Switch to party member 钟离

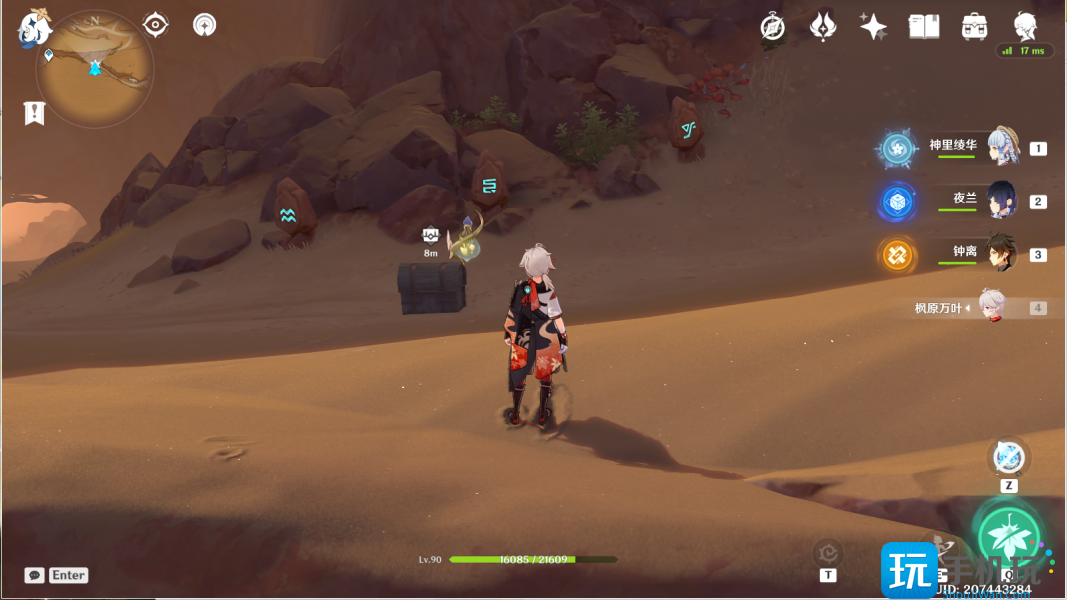coord(1002,254)
